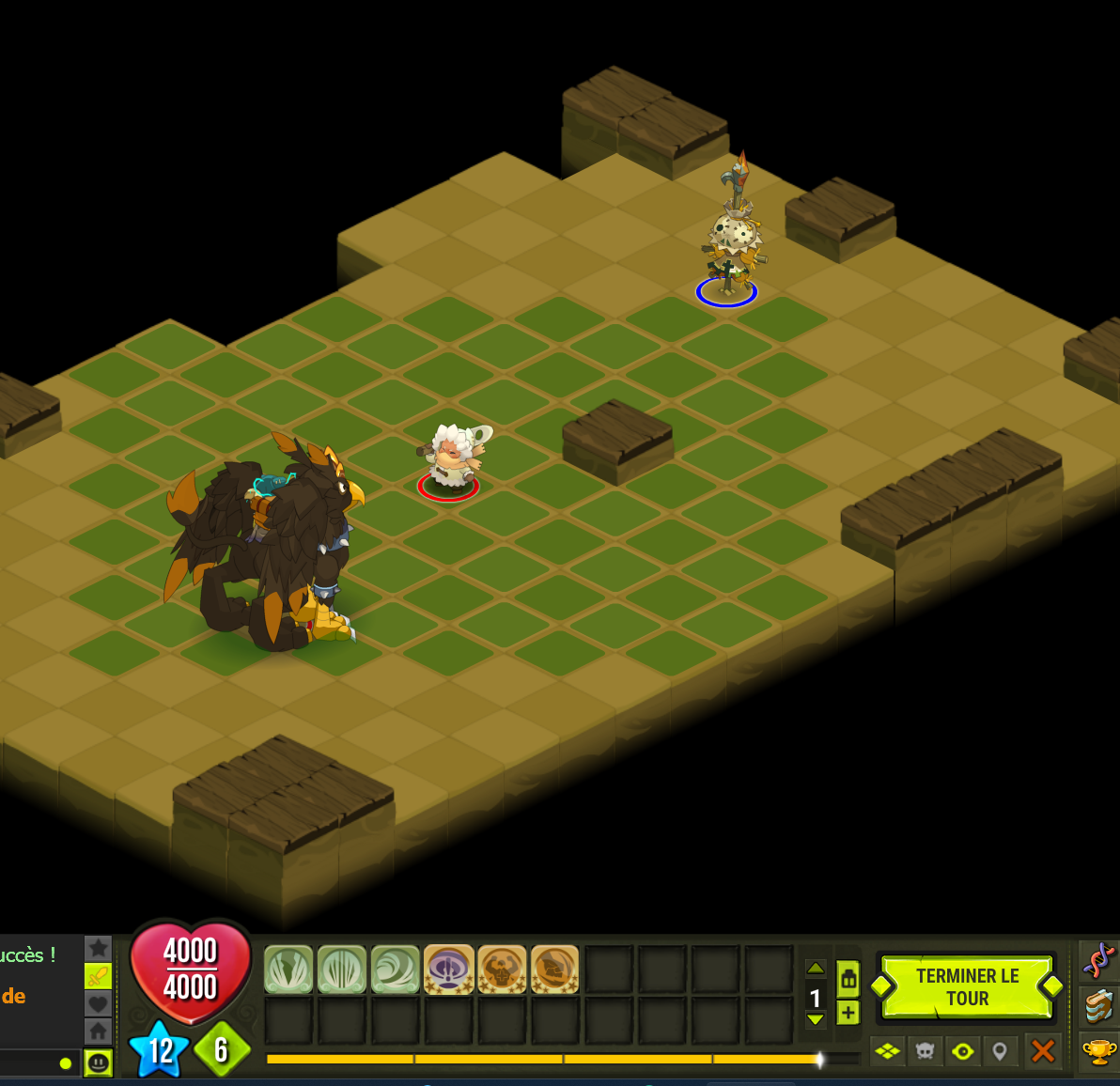
Task: Go to the previous spell bar page
Action: 816,969
